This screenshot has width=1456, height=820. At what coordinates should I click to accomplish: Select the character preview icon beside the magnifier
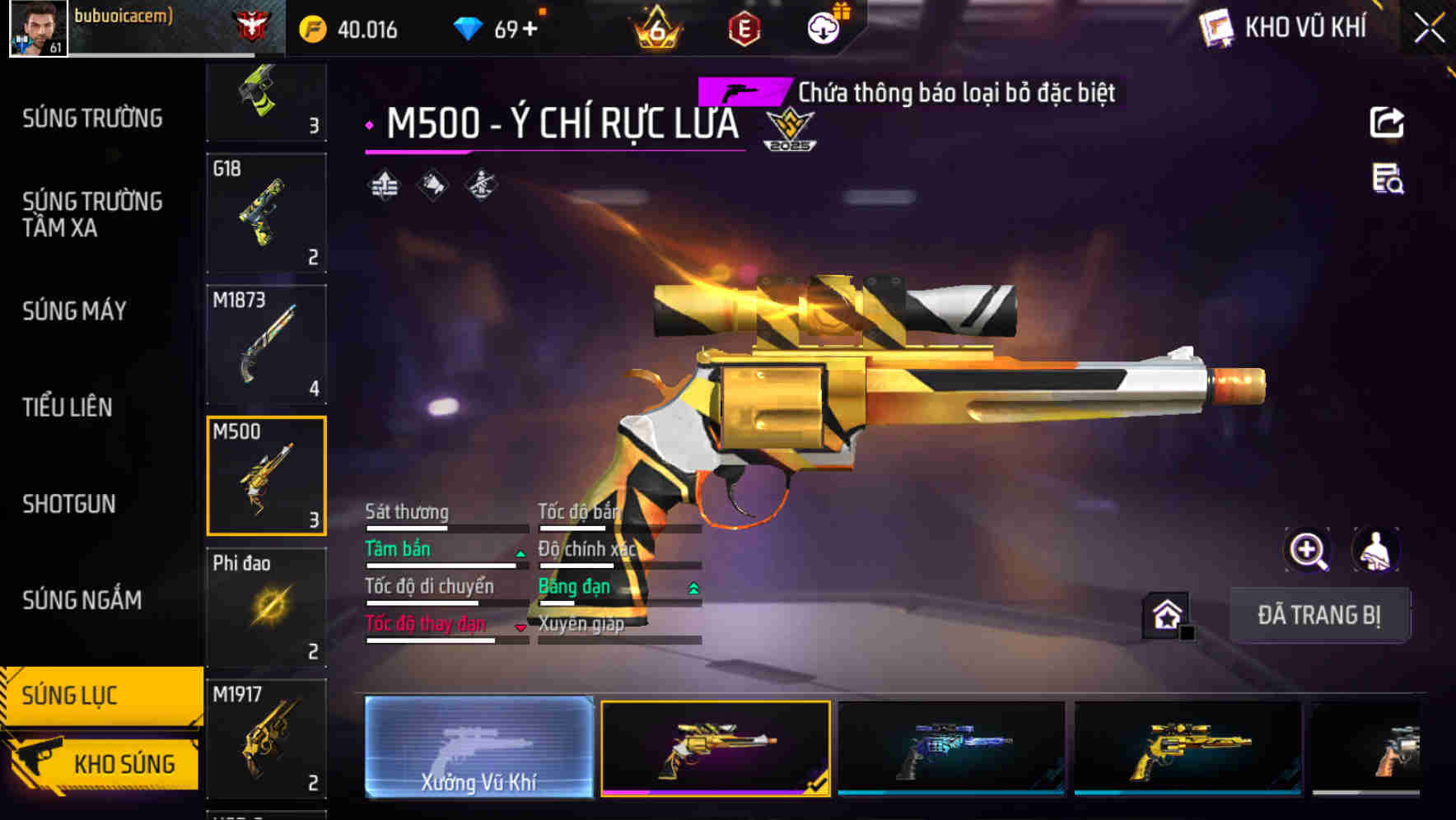click(1374, 550)
